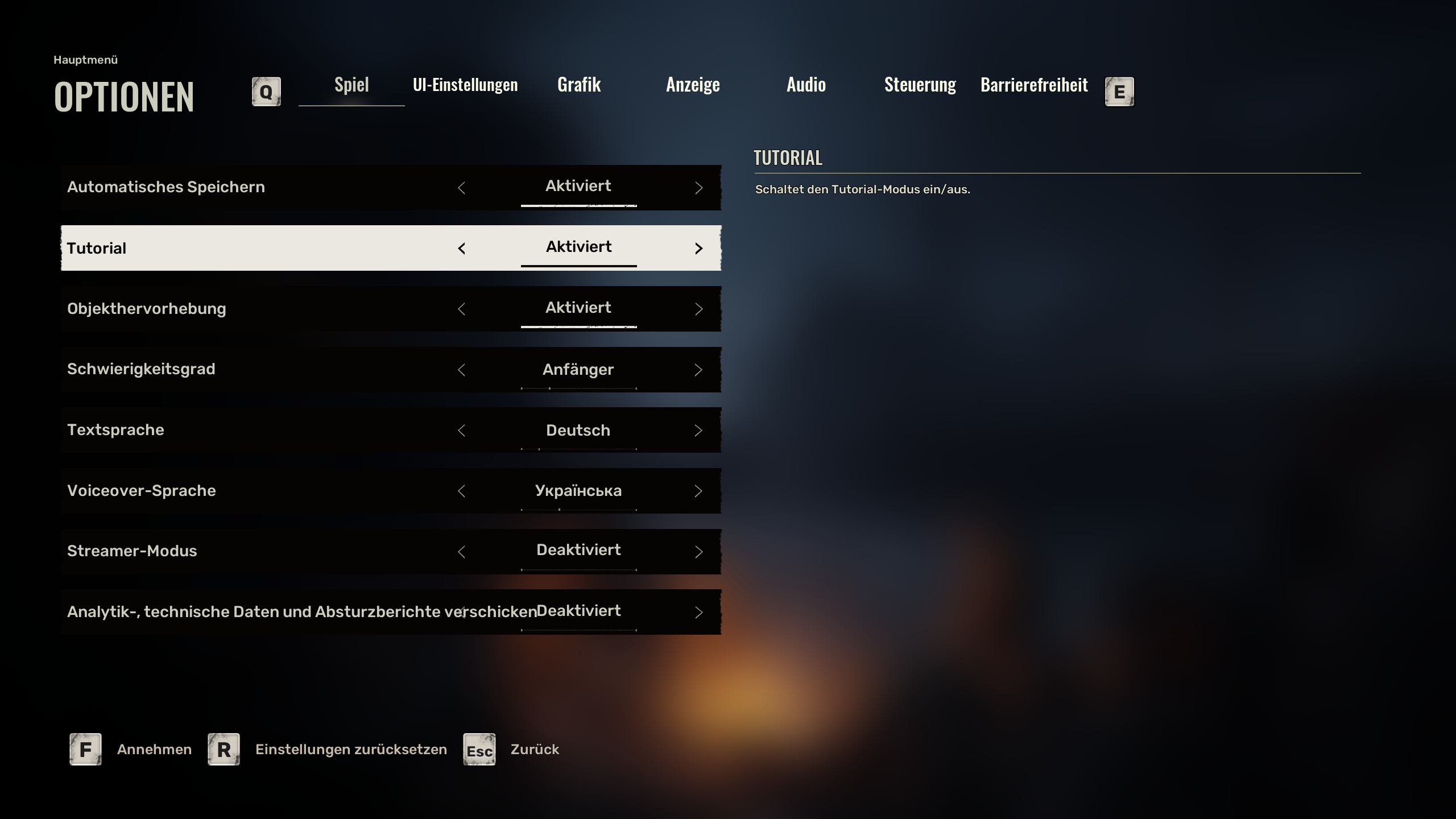Select the Anzeige tab
This screenshot has width=1456, height=819.
pyautogui.click(x=693, y=85)
